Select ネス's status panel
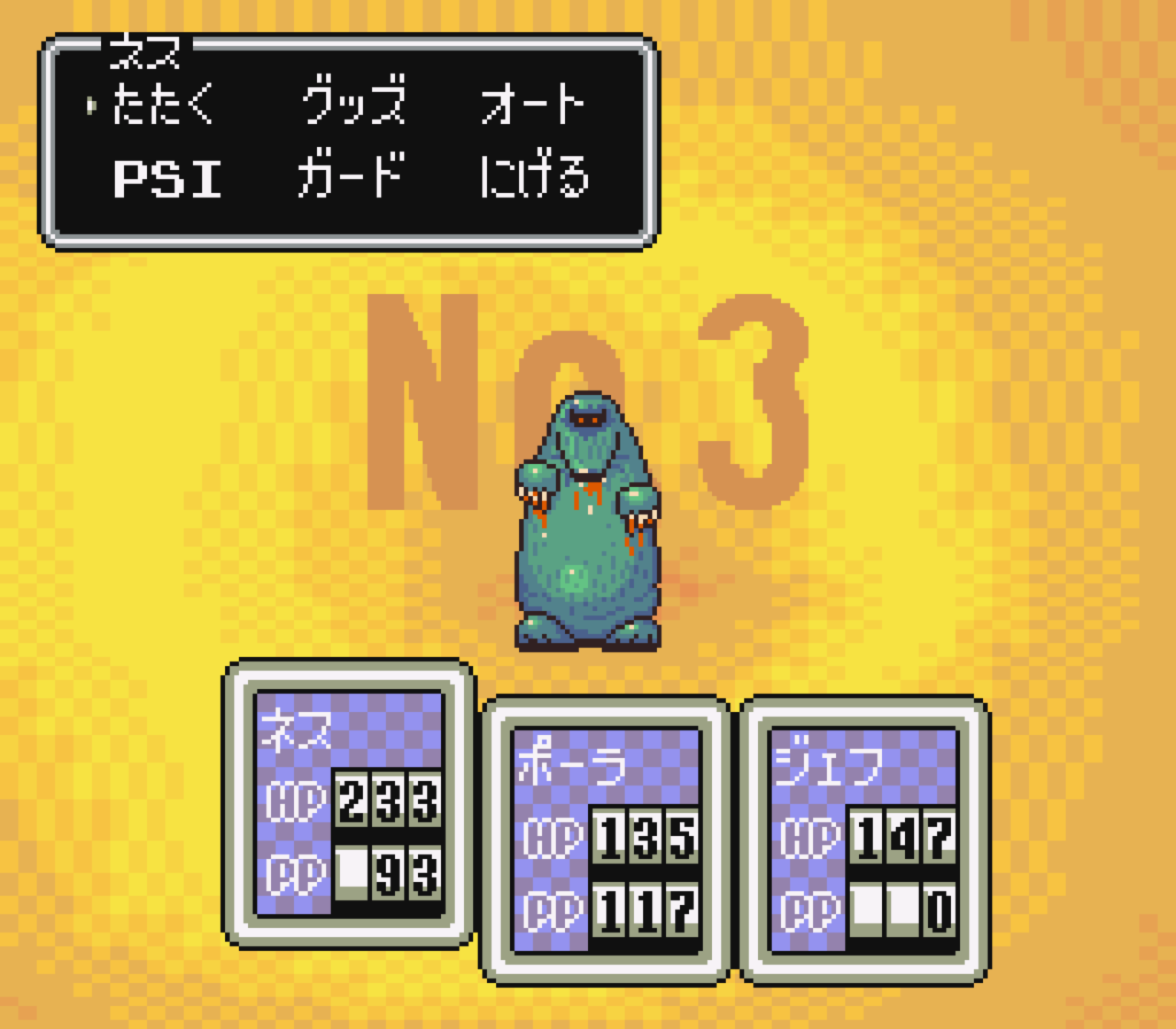The image size is (1176, 1029). click(x=349, y=804)
